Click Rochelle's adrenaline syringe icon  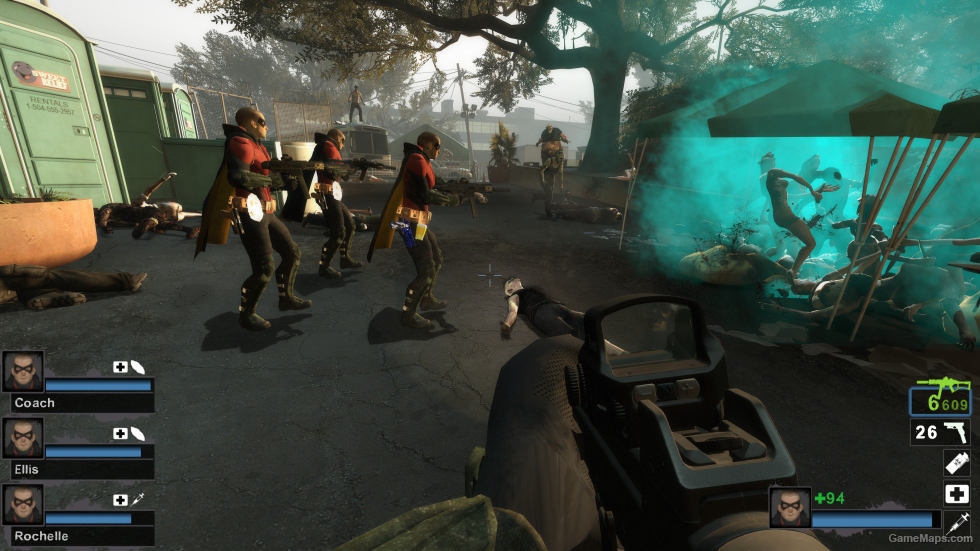[x=137, y=500]
